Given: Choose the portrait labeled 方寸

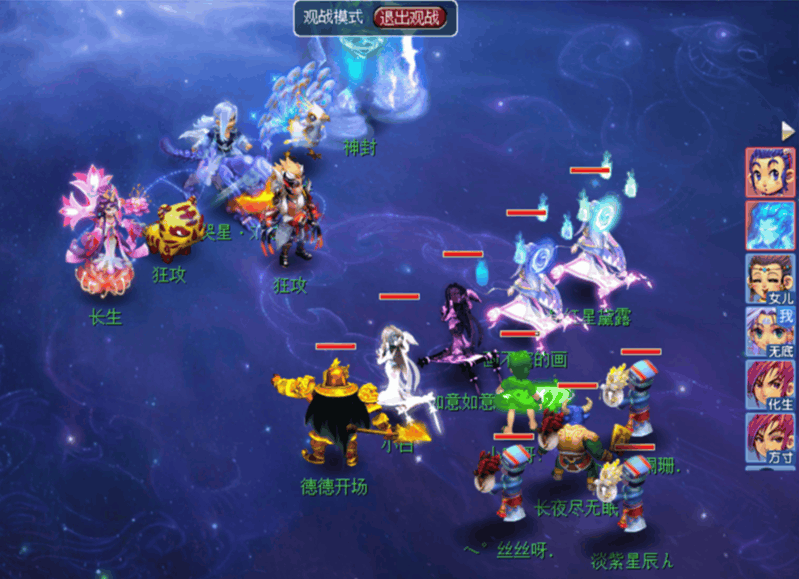Looking at the screenshot, I should 770,439.
